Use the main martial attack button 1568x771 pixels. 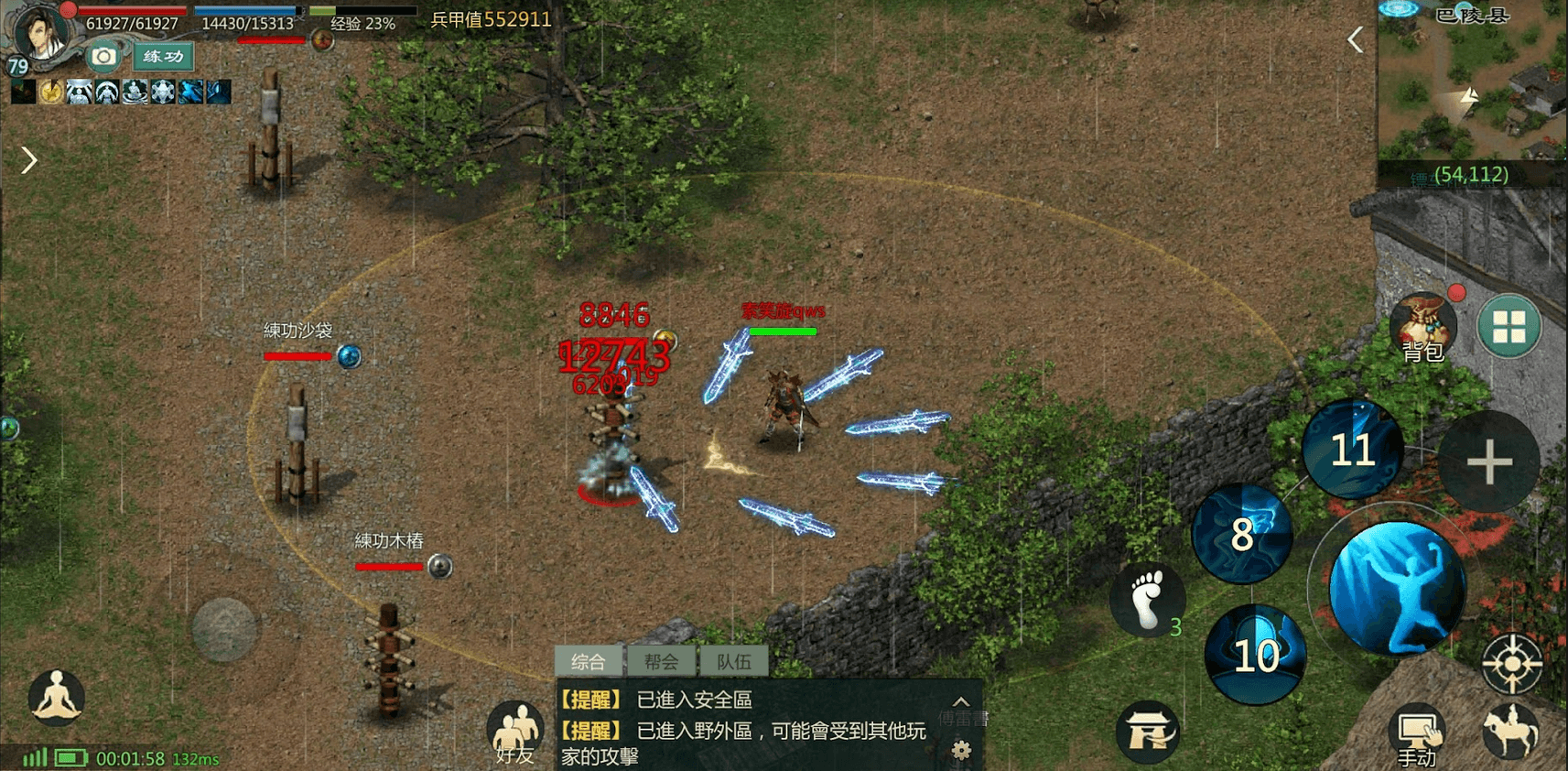tap(1396, 589)
